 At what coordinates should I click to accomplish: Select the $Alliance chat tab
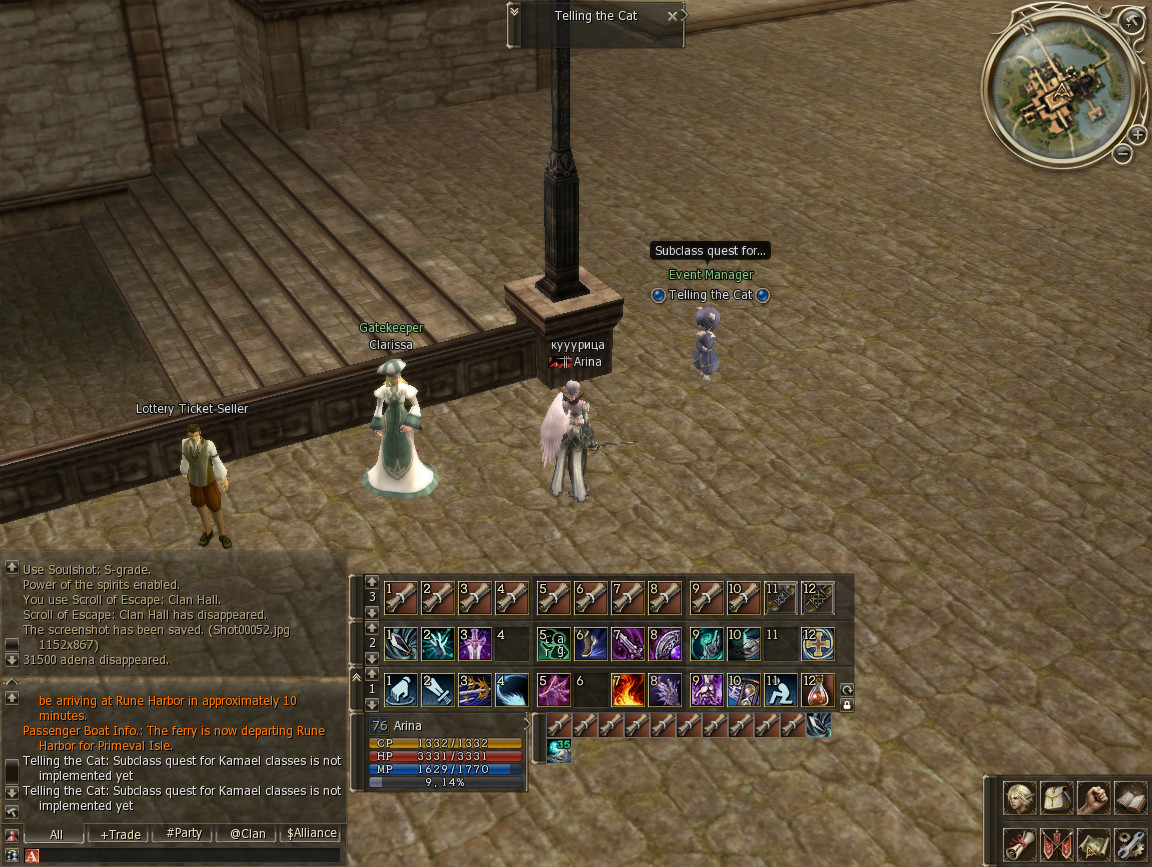311,834
